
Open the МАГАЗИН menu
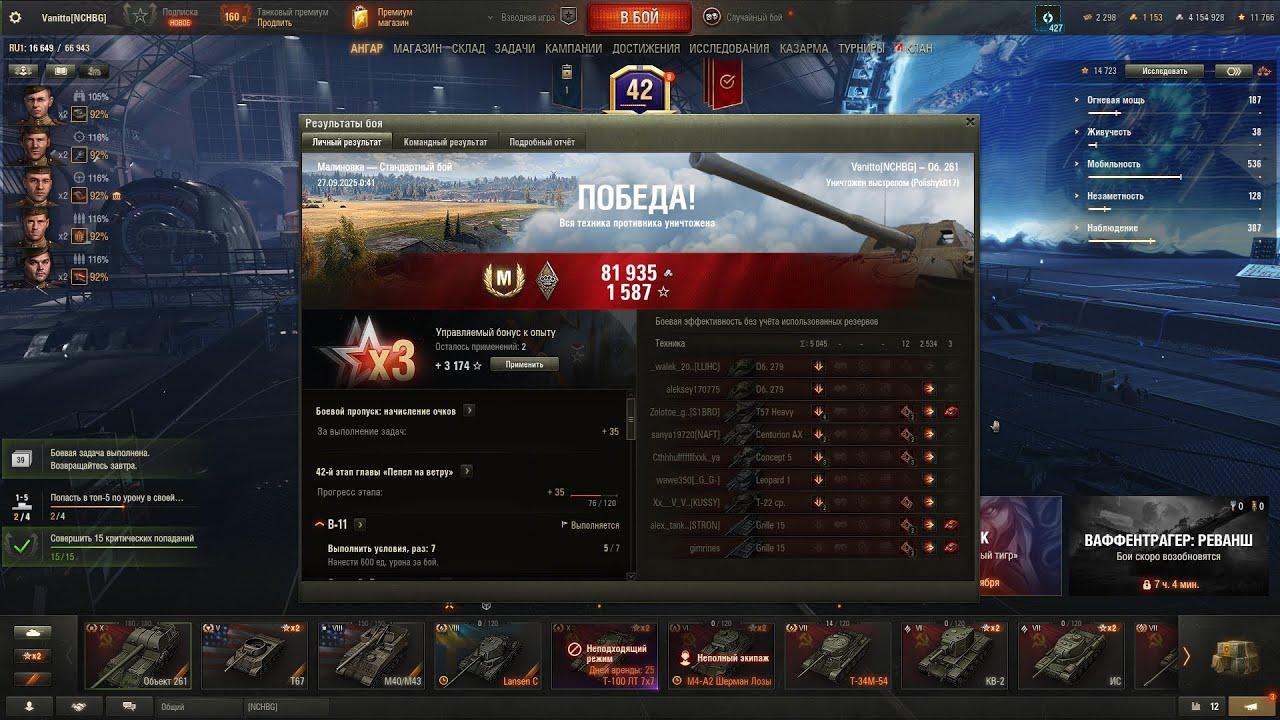point(417,48)
